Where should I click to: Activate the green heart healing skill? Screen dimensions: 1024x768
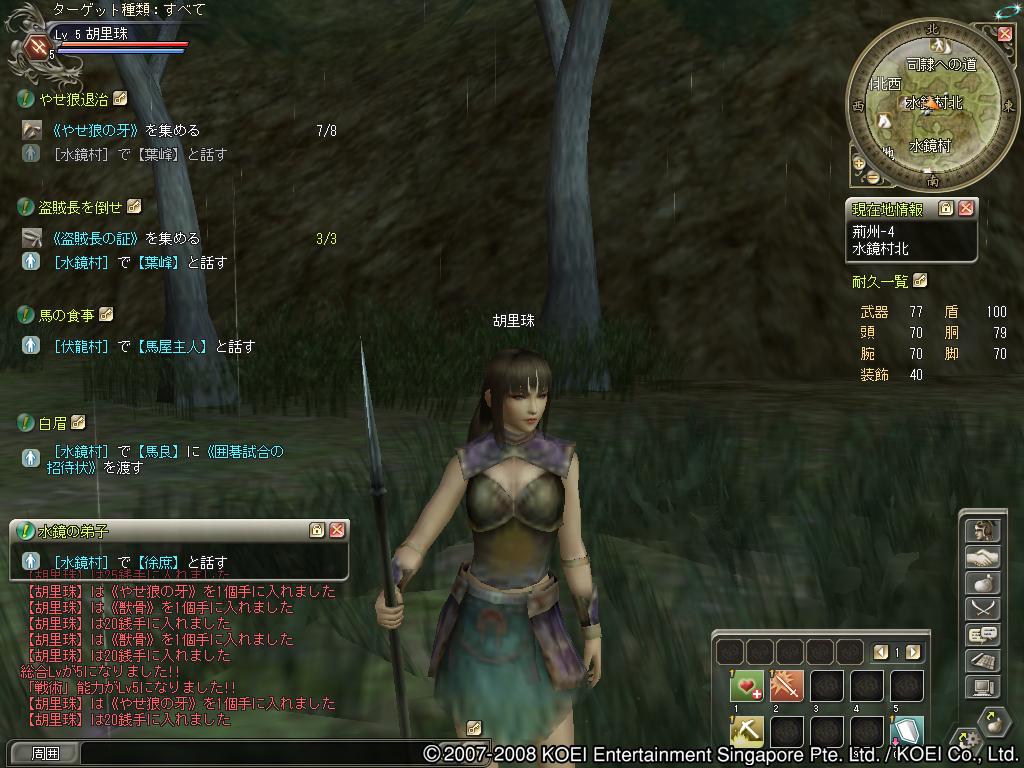[x=746, y=686]
